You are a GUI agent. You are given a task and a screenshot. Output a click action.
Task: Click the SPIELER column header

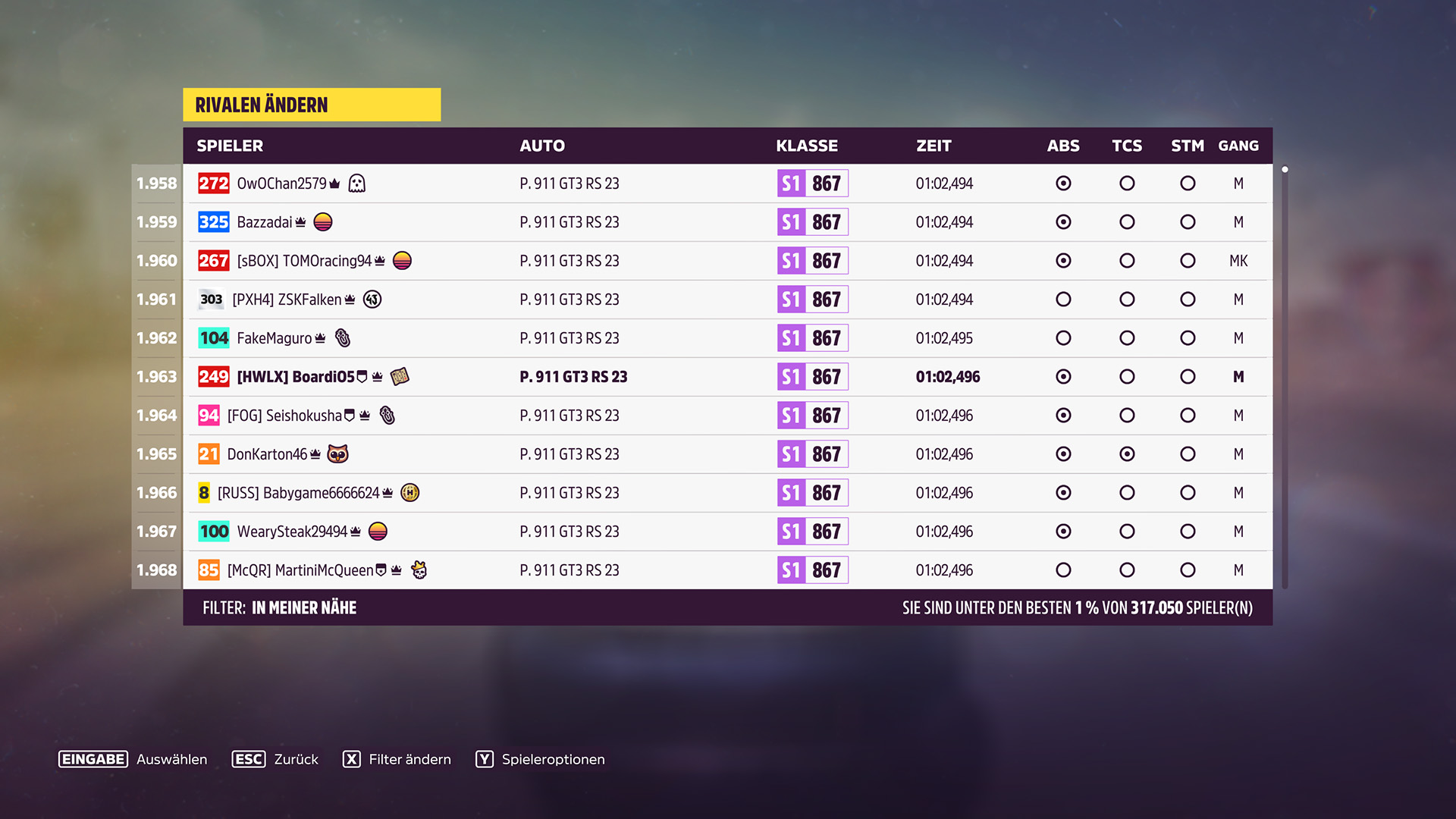[x=230, y=146]
